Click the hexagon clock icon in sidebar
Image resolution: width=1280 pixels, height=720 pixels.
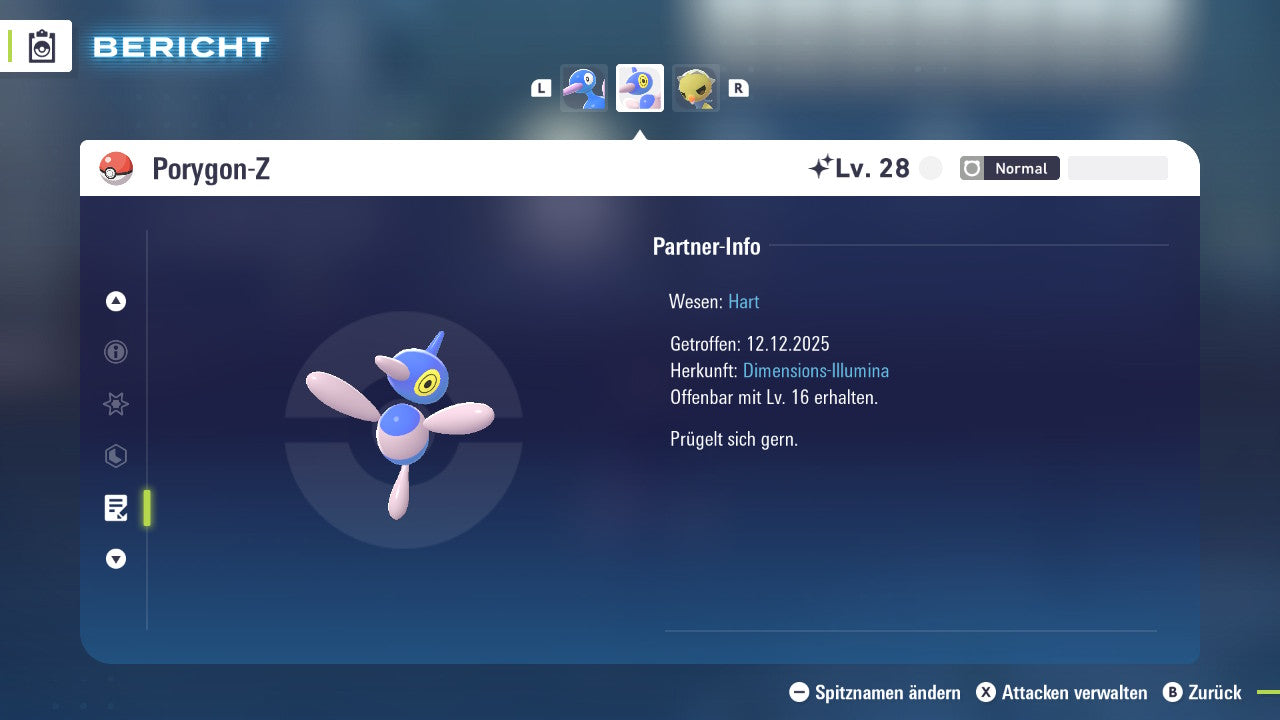click(115, 456)
